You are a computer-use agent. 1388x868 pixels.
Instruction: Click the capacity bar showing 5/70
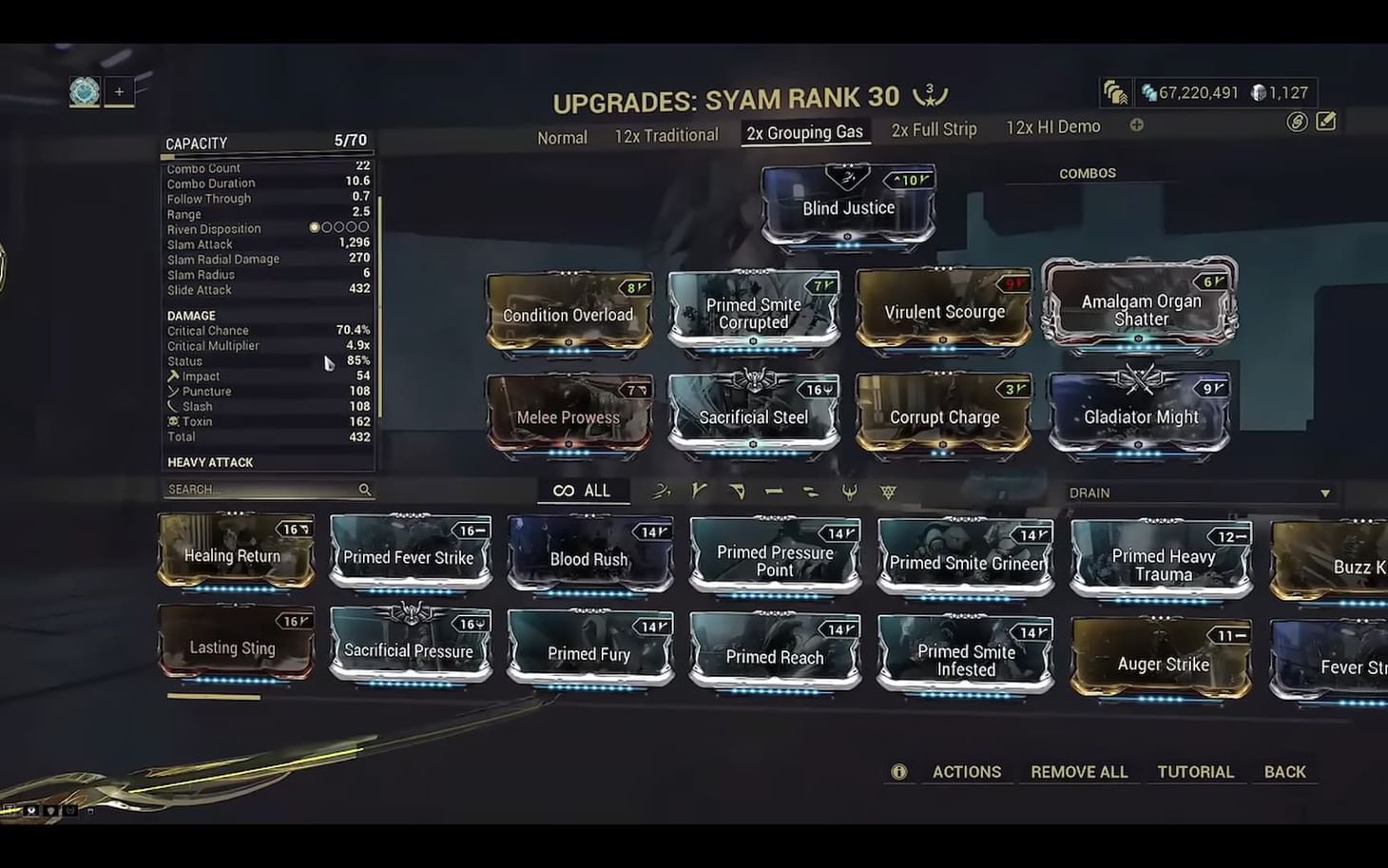click(267, 142)
